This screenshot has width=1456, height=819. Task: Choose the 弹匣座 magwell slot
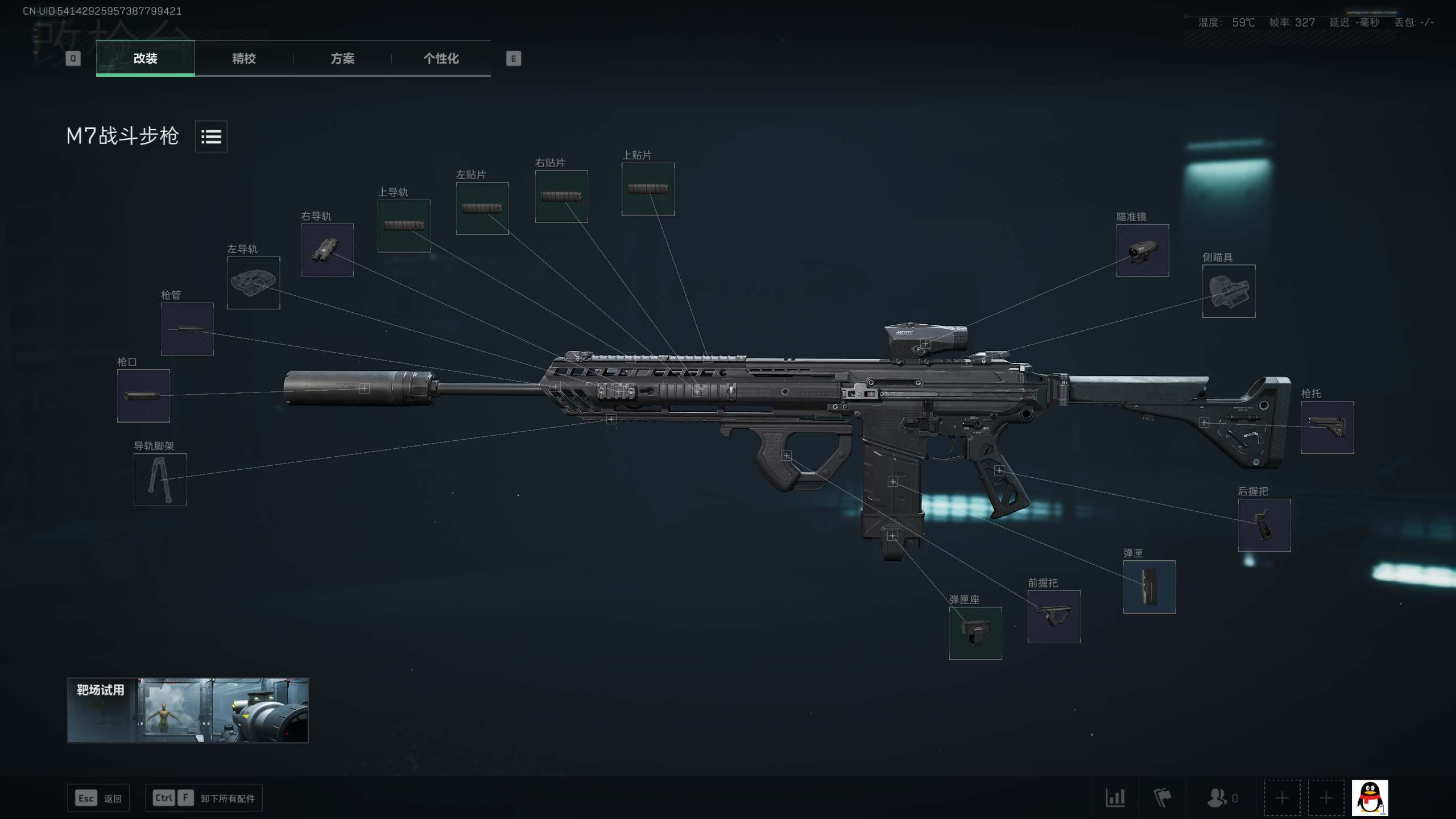point(975,633)
